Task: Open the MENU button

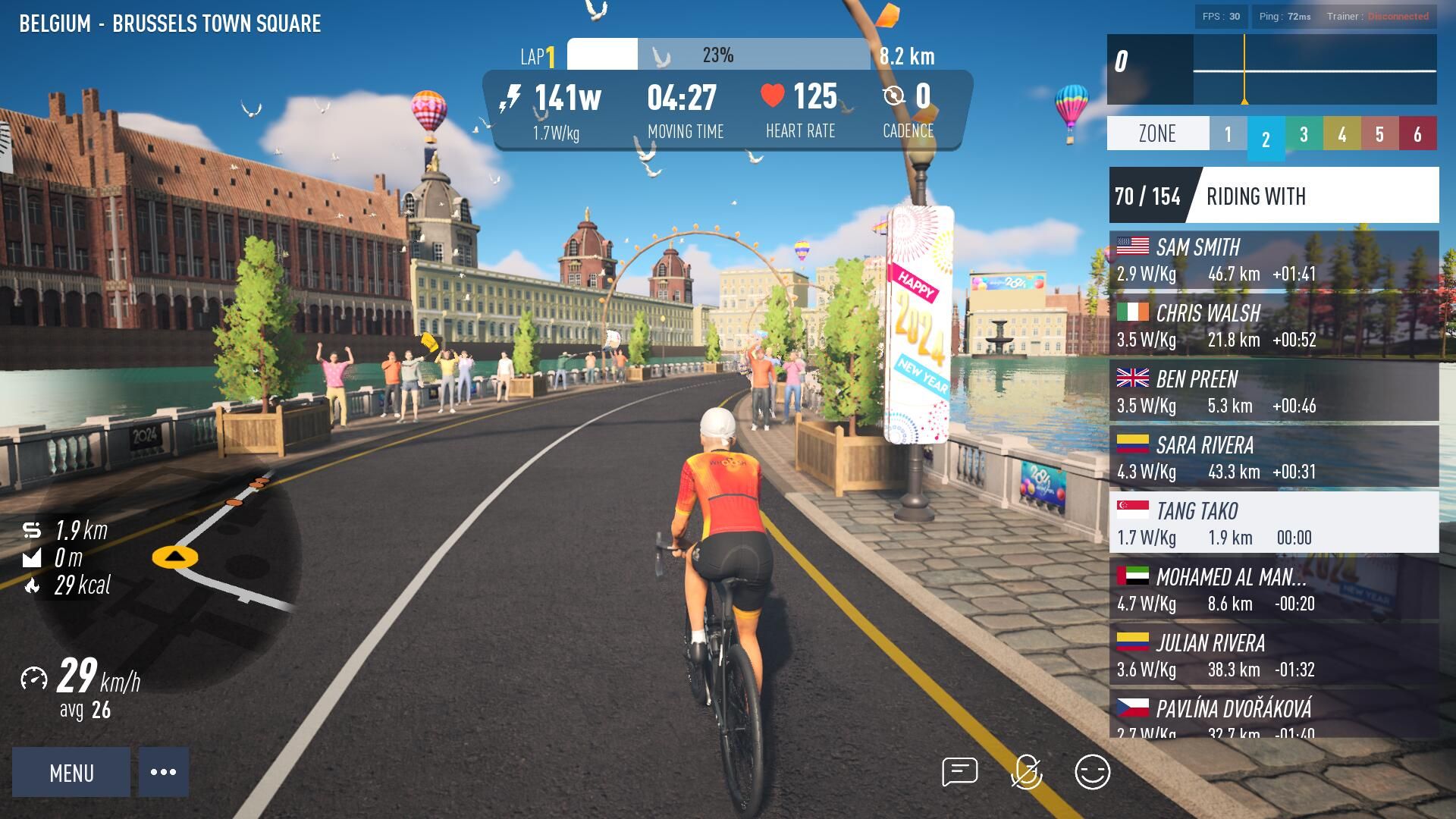Action: (x=71, y=772)
